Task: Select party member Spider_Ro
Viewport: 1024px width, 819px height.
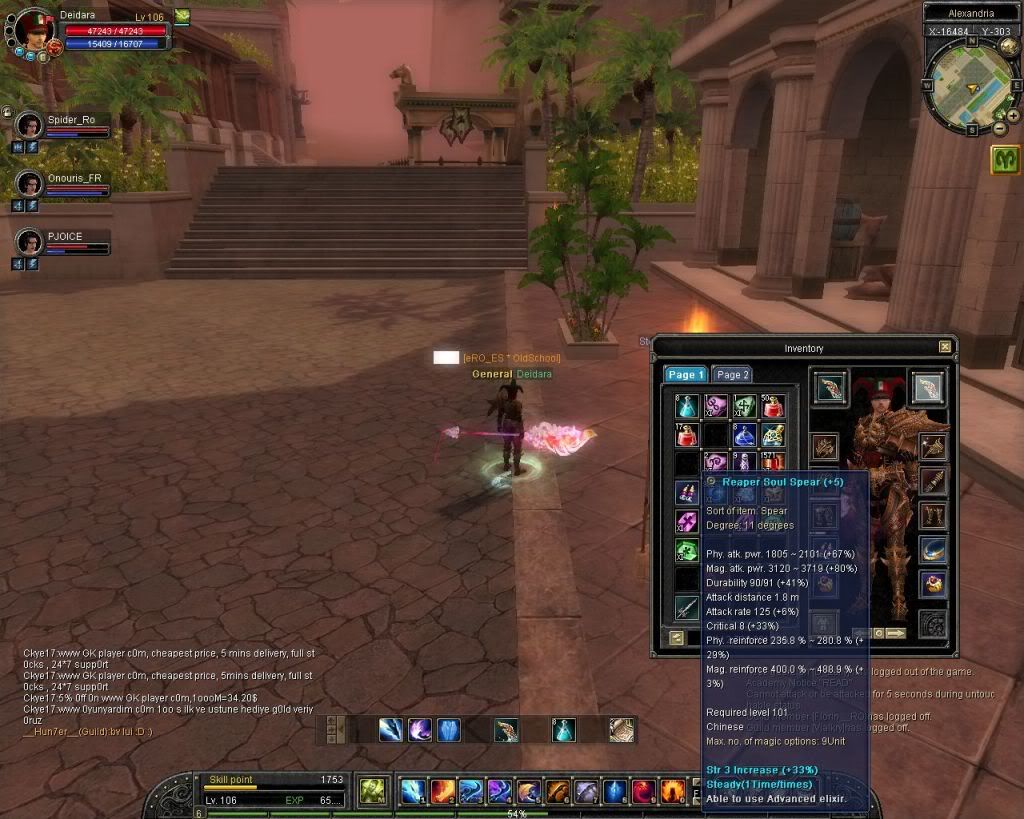Action: click(30, 126)
